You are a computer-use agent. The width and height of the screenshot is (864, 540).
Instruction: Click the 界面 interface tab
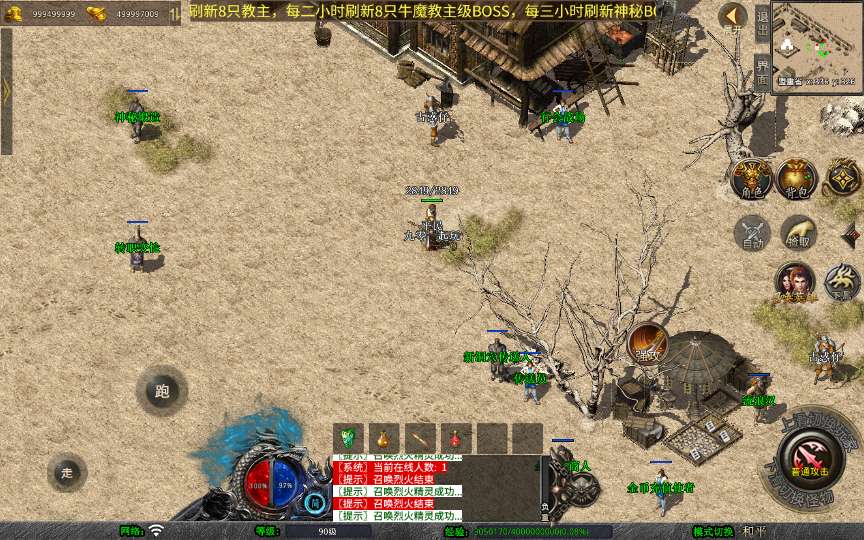point(762,72)
